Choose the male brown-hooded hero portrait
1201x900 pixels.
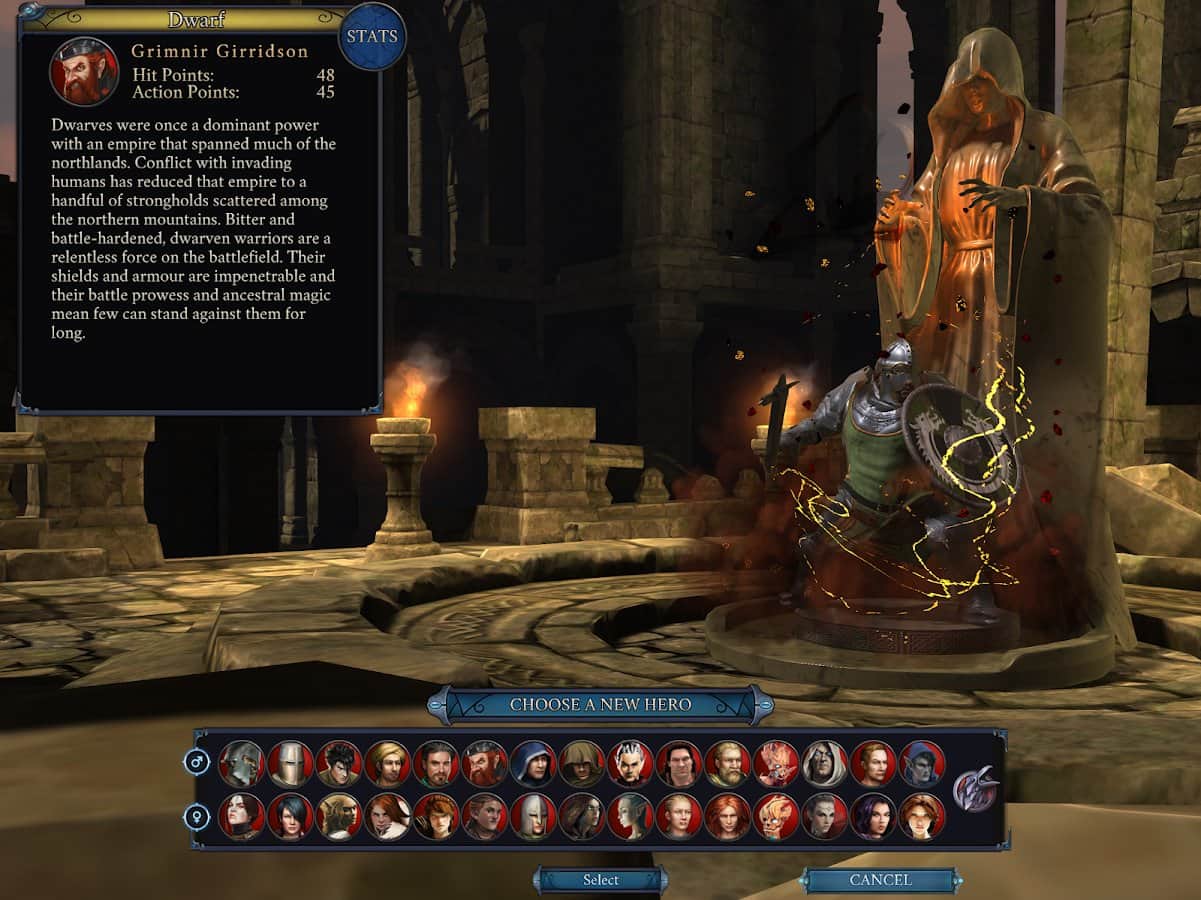pyautogui.click(x=582, y=764)
